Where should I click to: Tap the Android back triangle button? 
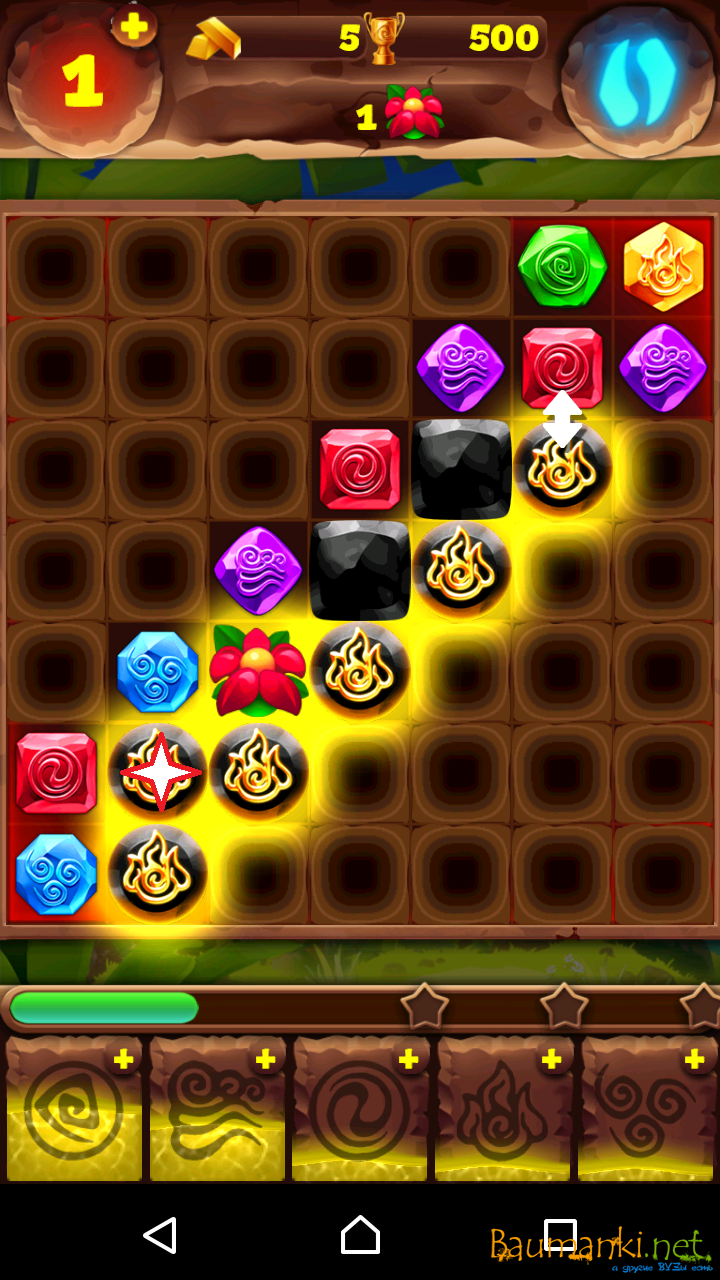point(160,1235)
